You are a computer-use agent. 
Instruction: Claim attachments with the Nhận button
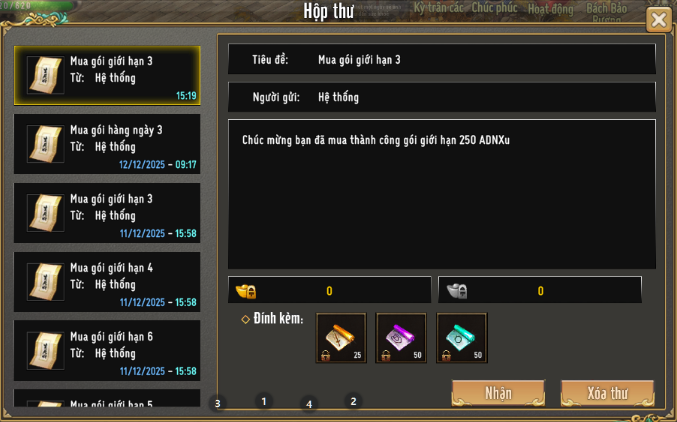498,392
